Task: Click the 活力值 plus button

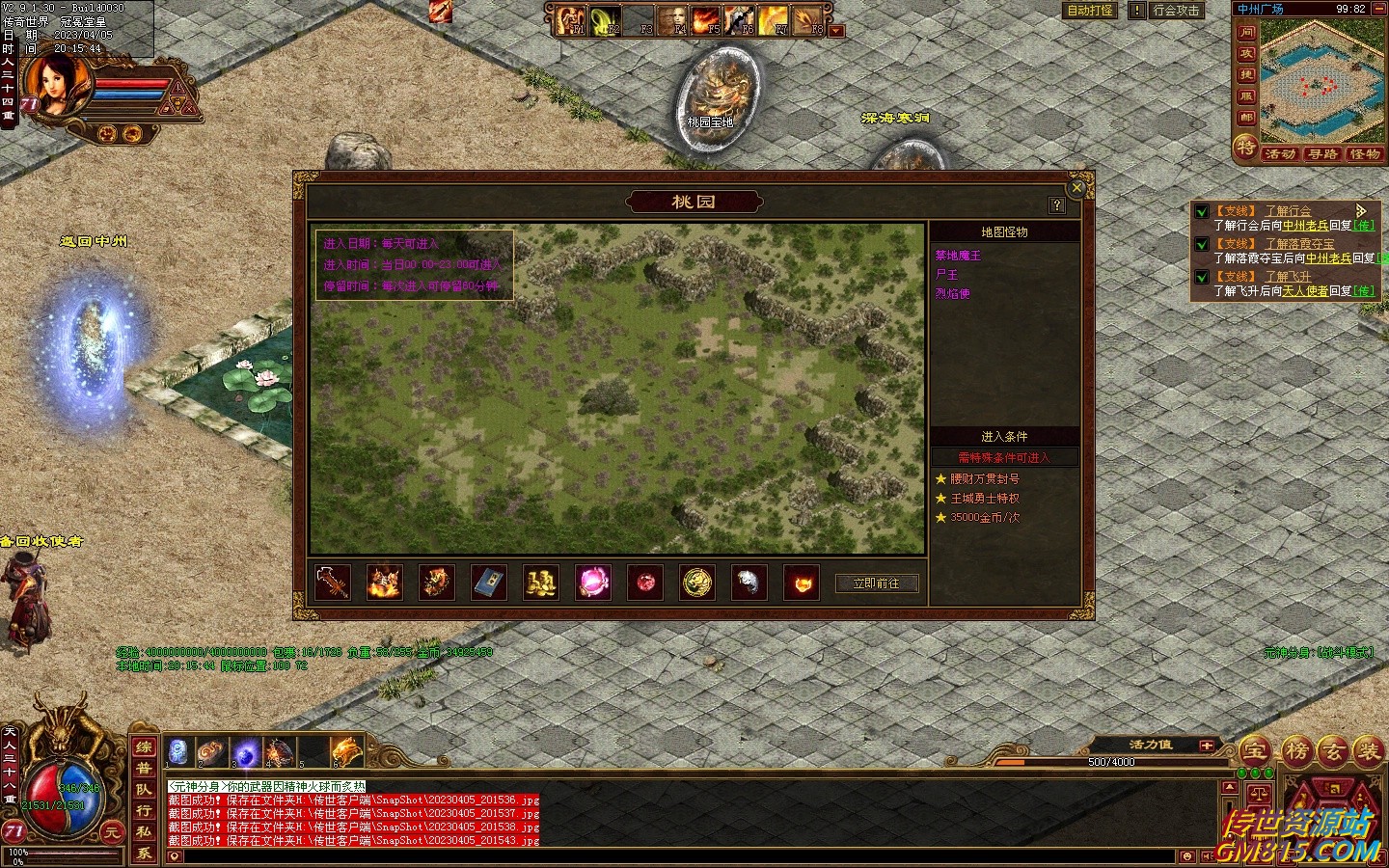Action: [x=1206, y=746]
